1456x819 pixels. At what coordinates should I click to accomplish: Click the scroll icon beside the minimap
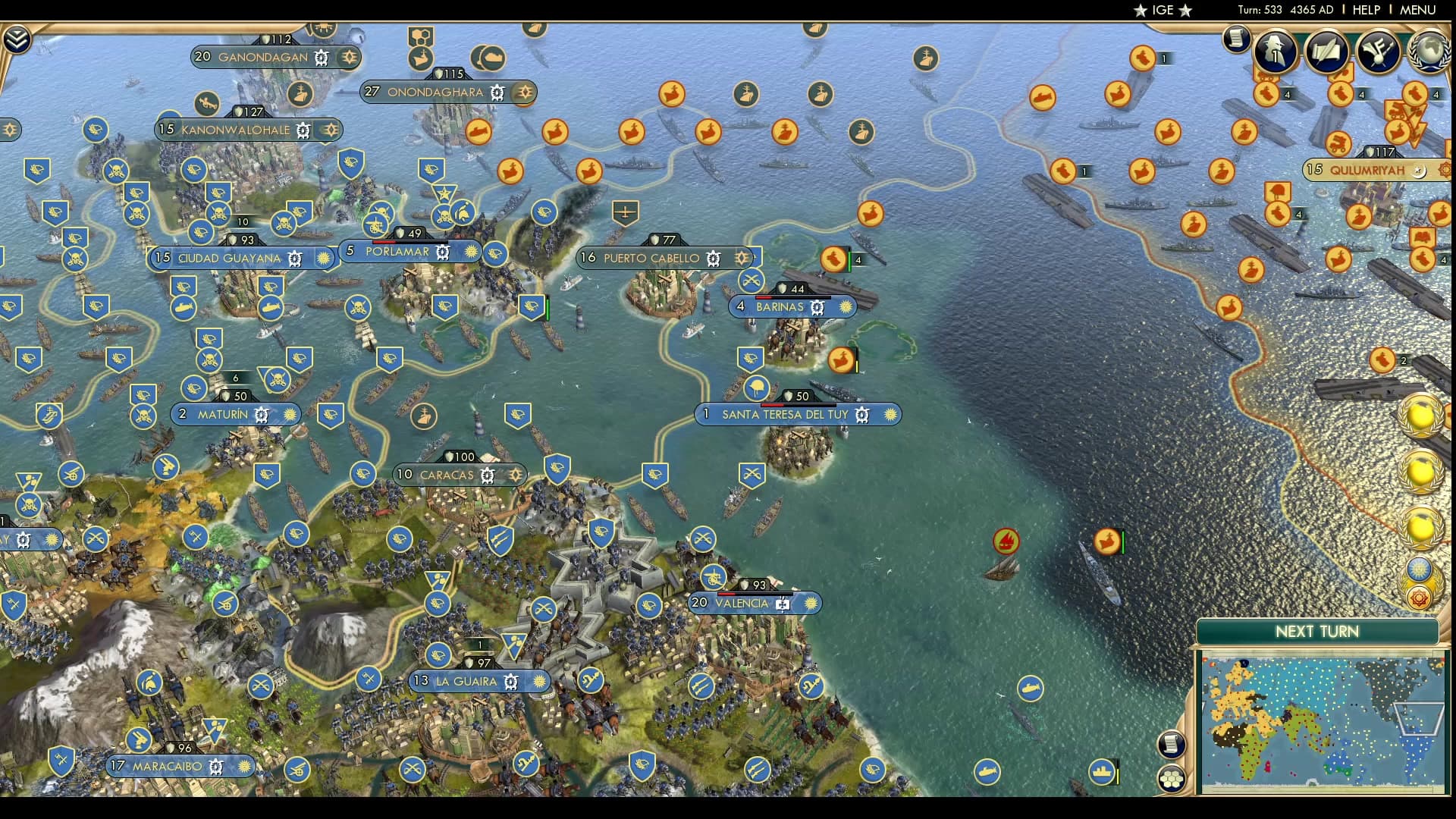[x=1172, y=743]
